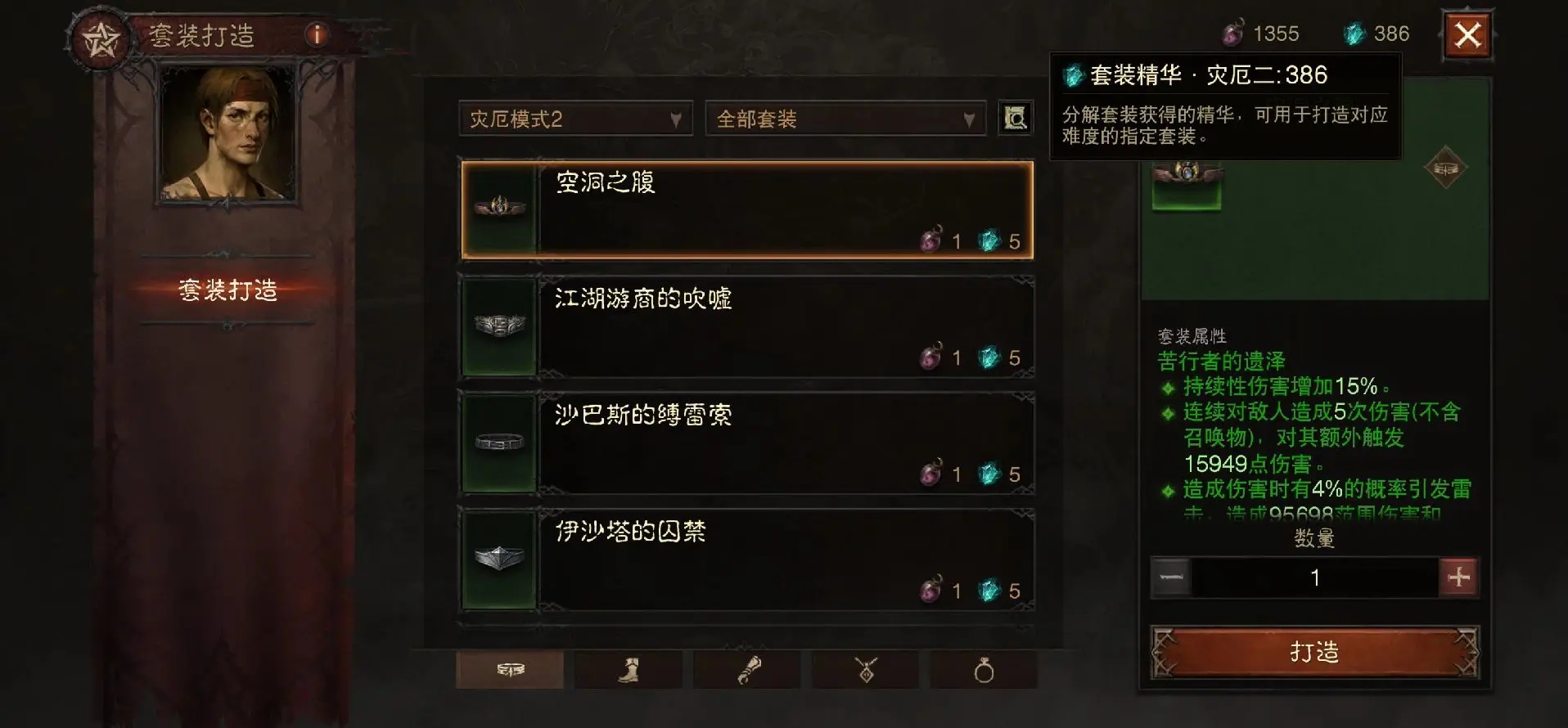Switch to the gloves equipment category
The image size is (1568, 728).
pos(746,670)
